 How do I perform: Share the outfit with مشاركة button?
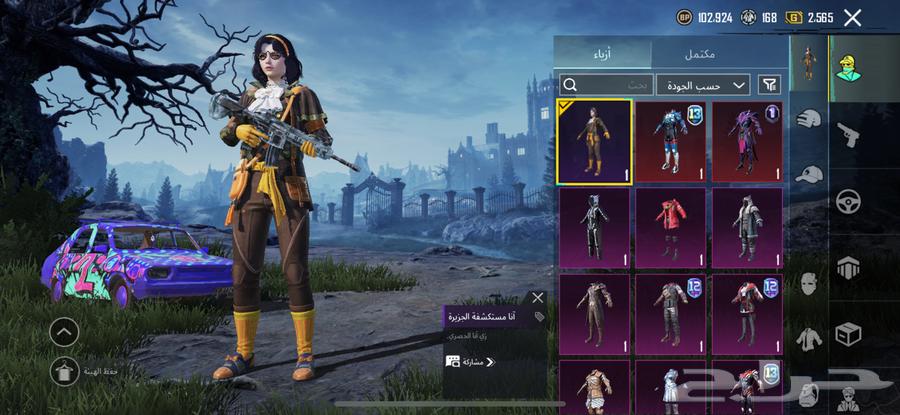point(471,362)
